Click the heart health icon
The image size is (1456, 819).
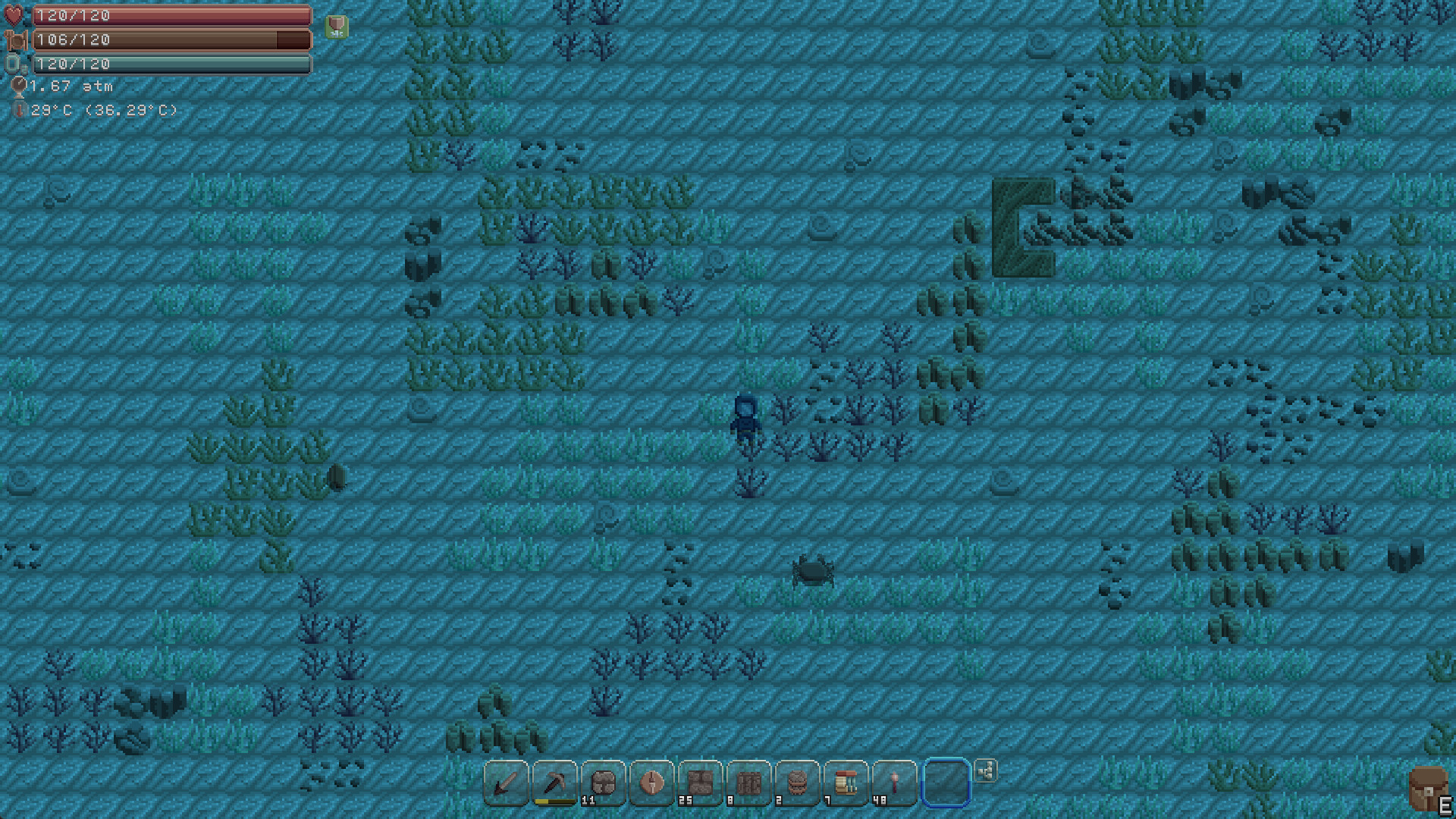13,14
